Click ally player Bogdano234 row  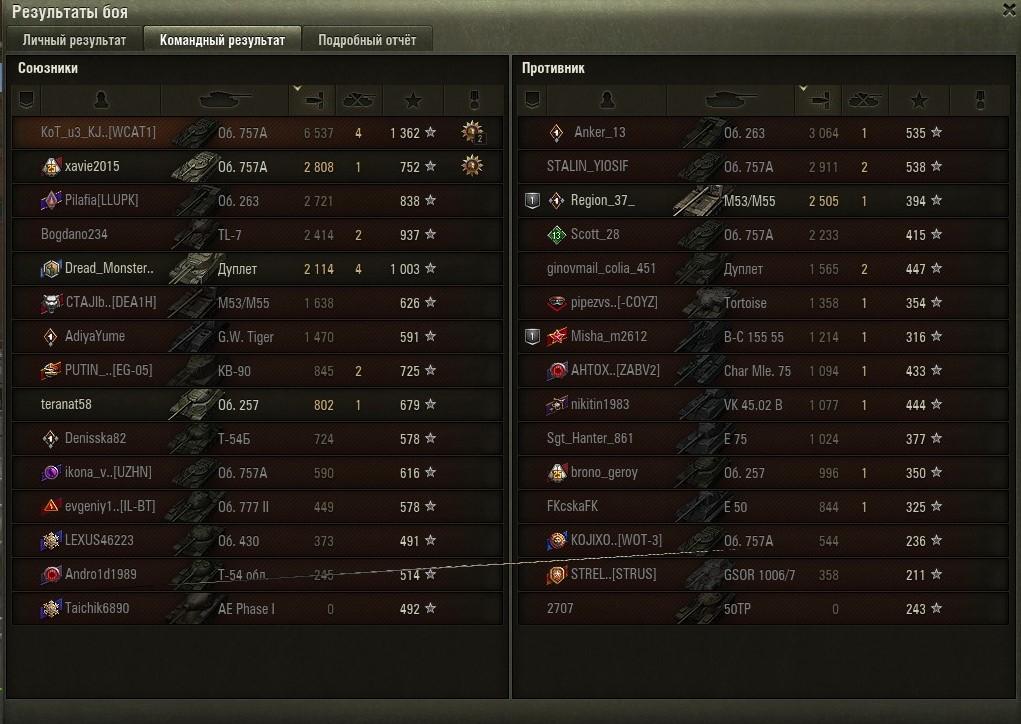coord(74,235)
